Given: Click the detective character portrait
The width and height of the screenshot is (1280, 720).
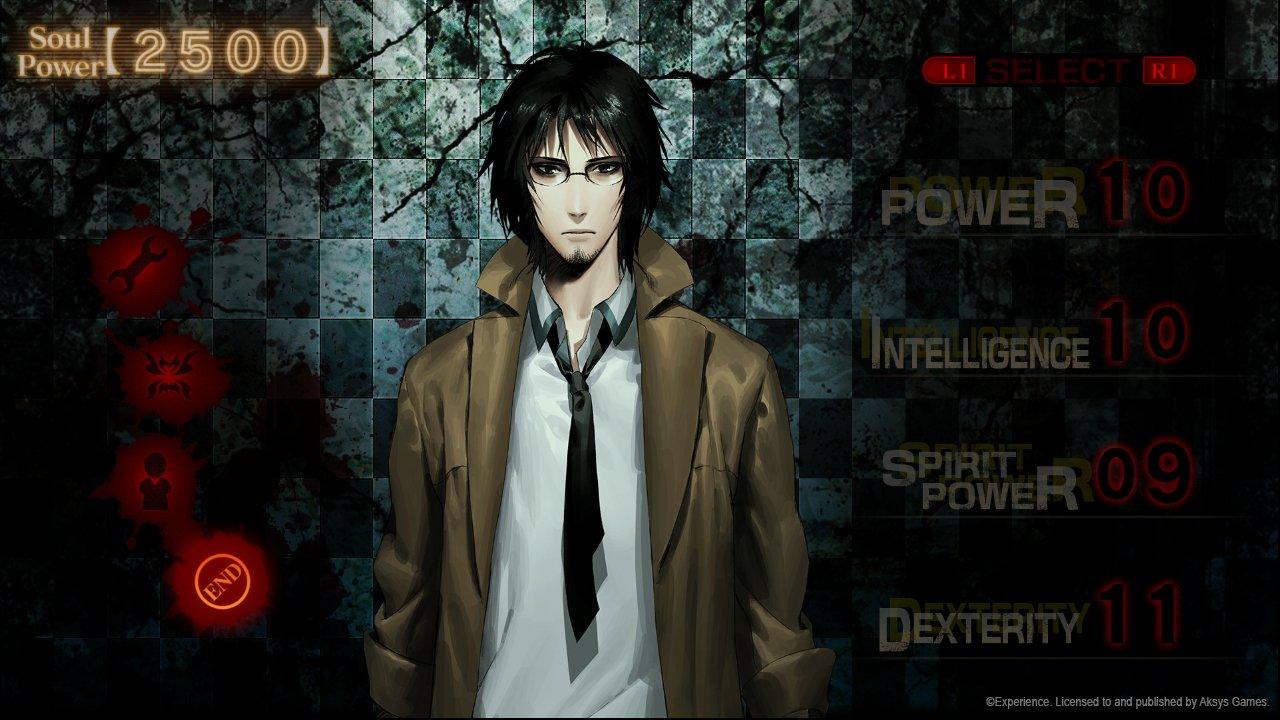Looking at the screenshot, I should coord(570,400).
